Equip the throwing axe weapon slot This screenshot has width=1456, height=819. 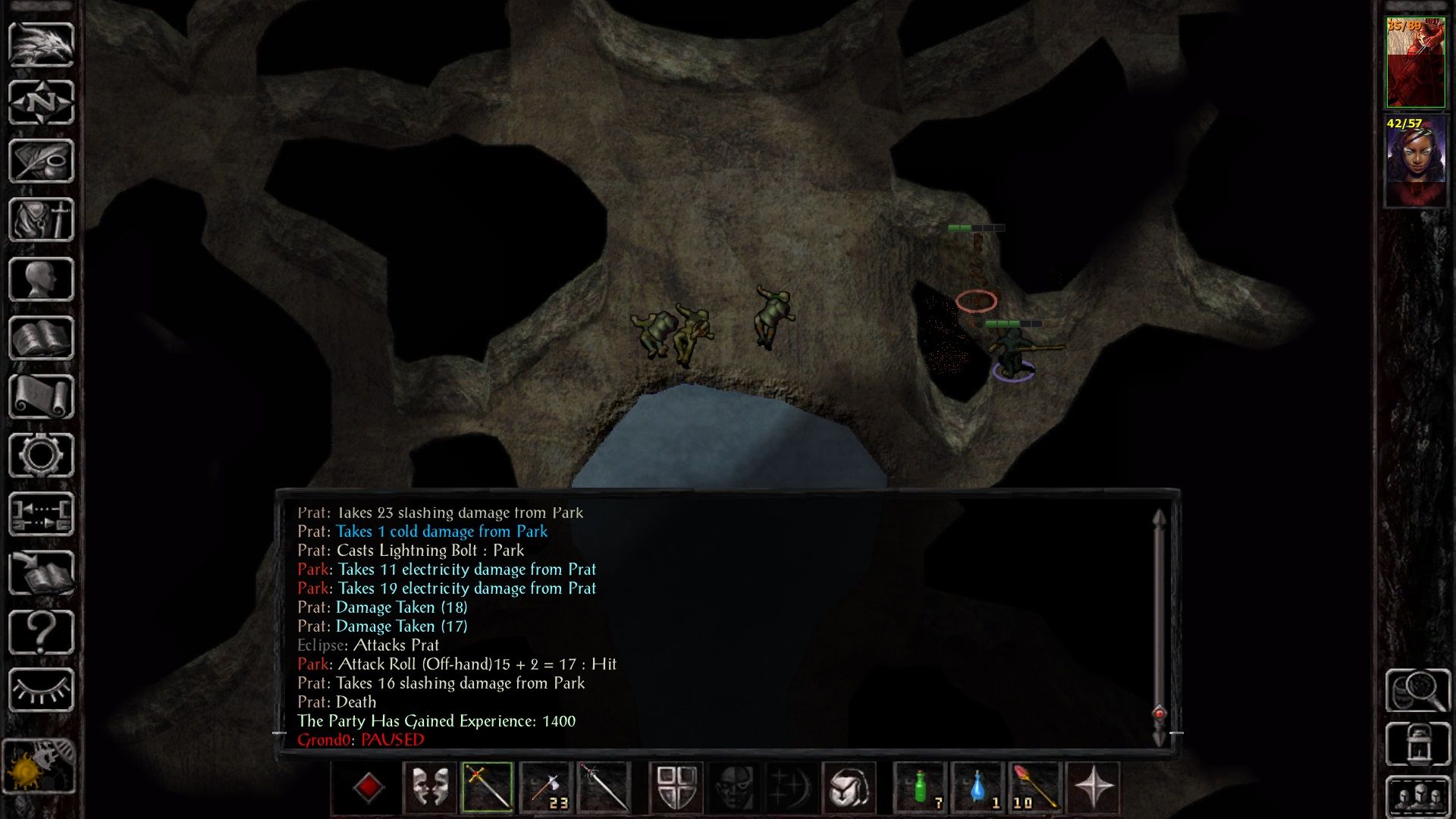click(x=546, y=787)
